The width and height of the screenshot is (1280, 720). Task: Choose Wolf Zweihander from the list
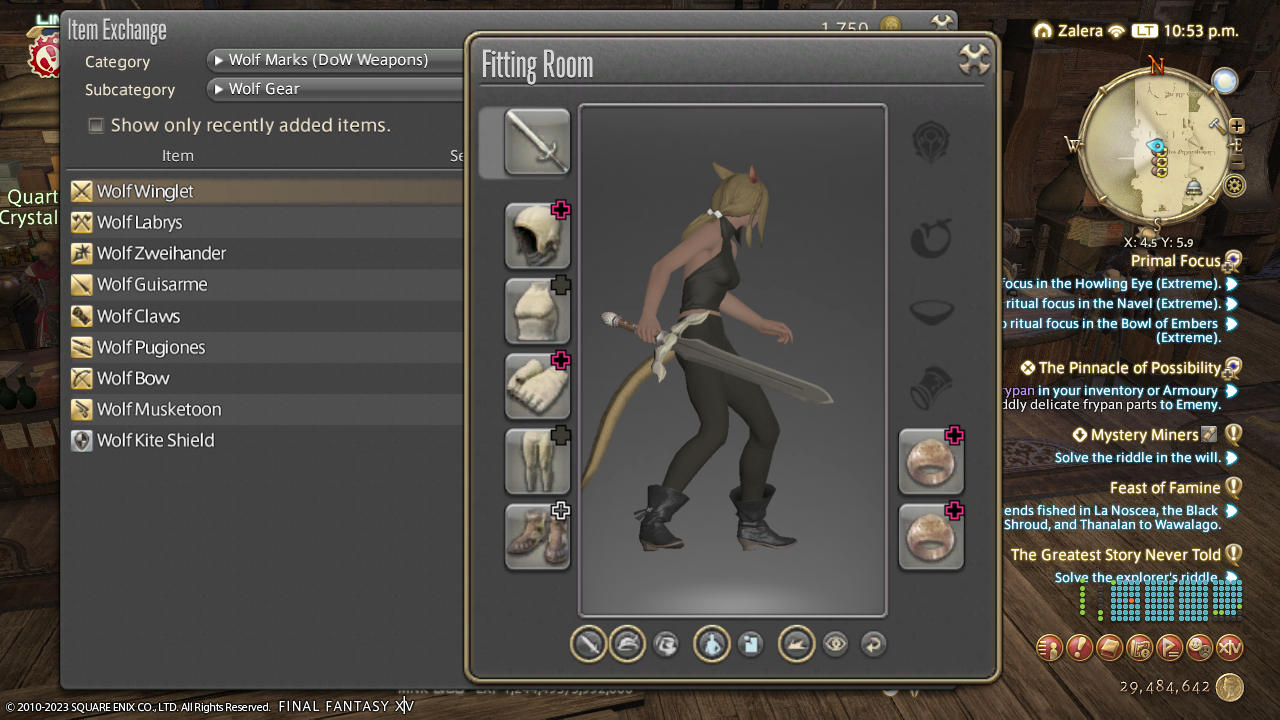tap(162, 253)
